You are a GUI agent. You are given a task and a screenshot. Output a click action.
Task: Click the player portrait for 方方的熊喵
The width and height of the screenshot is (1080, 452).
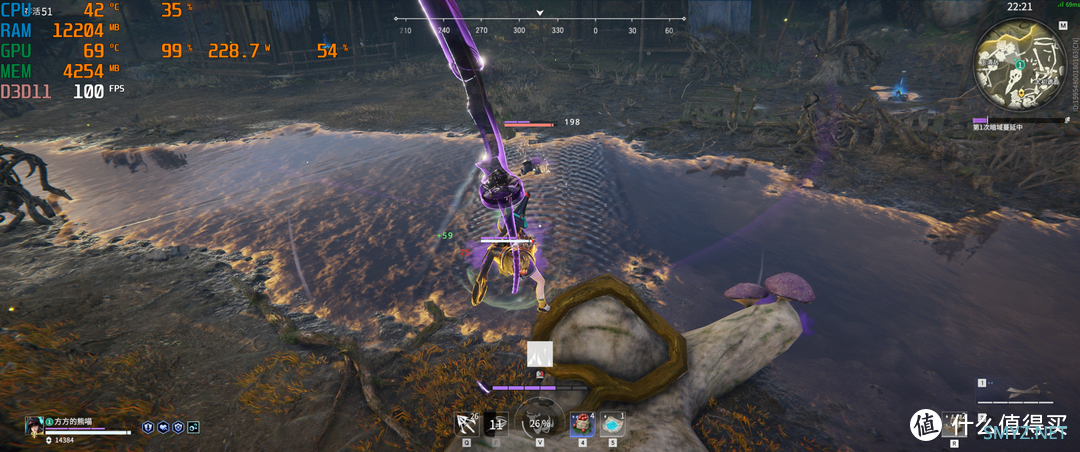point(34,425)
